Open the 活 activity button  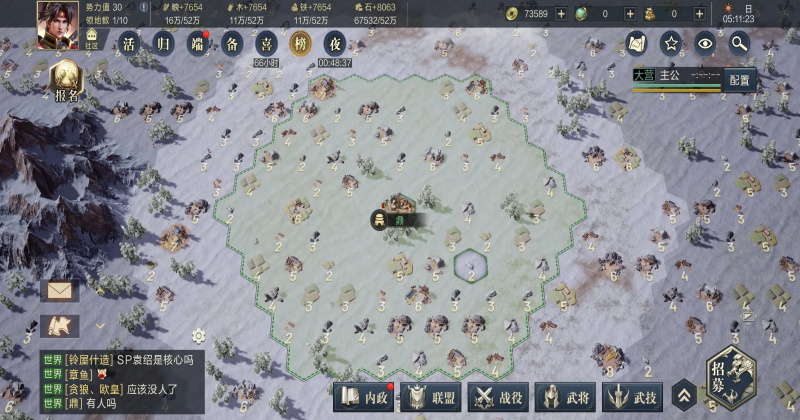pyautogui.click(x=129, y=43)
